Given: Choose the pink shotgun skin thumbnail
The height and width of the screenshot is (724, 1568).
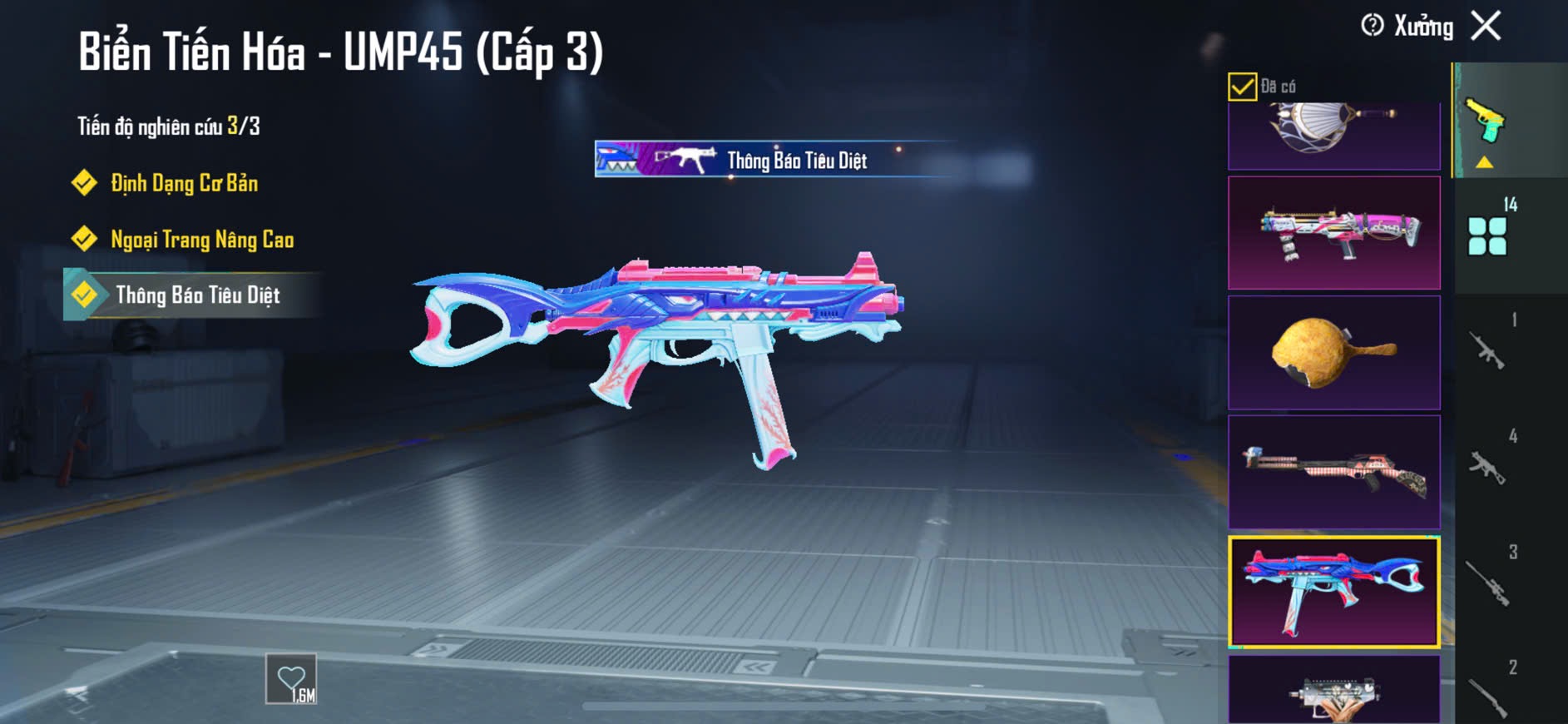Looking at the screenshot, I should pyautogui.click(x=1333, y=232).
